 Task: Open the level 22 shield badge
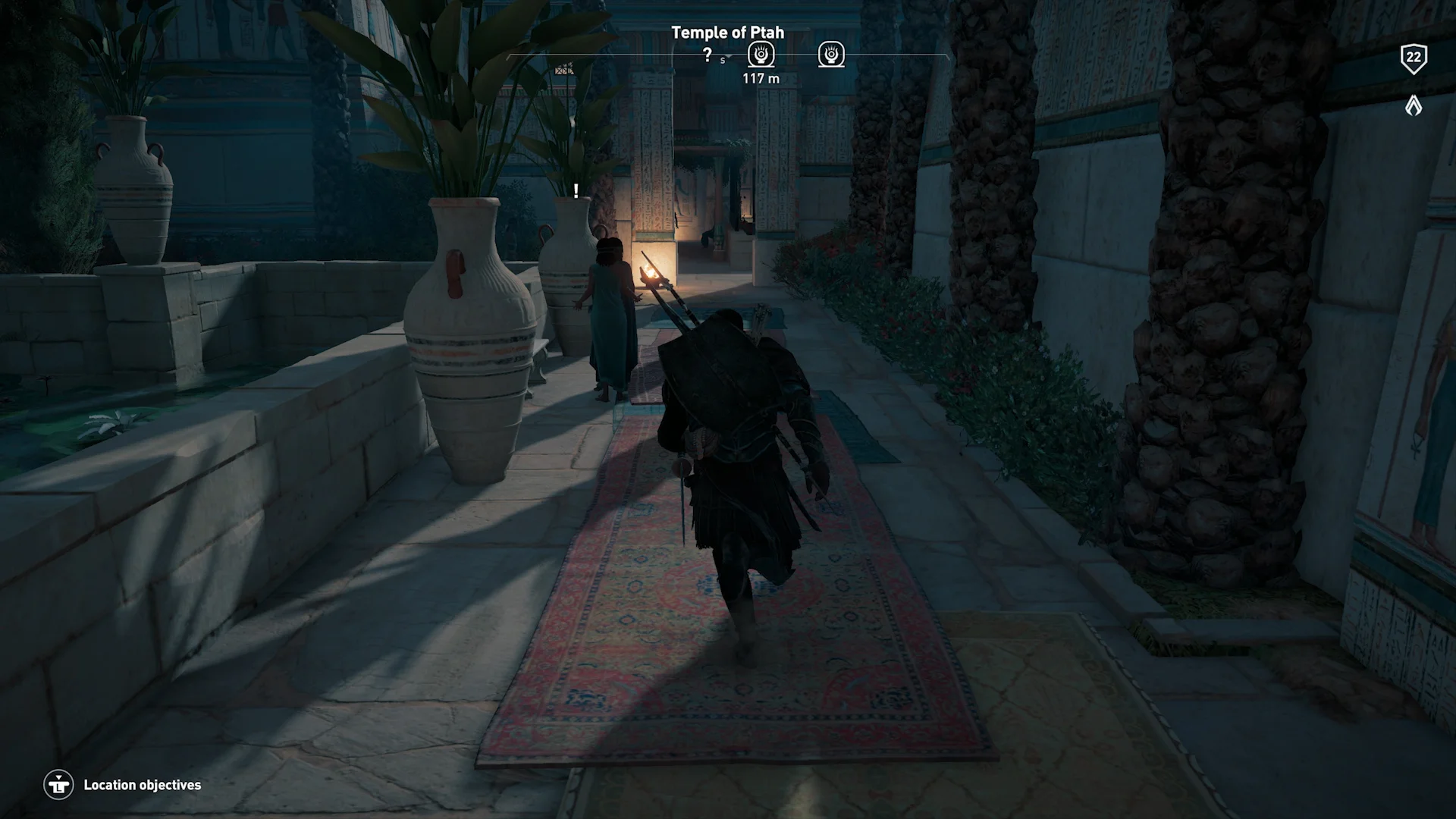[1414, 58]
